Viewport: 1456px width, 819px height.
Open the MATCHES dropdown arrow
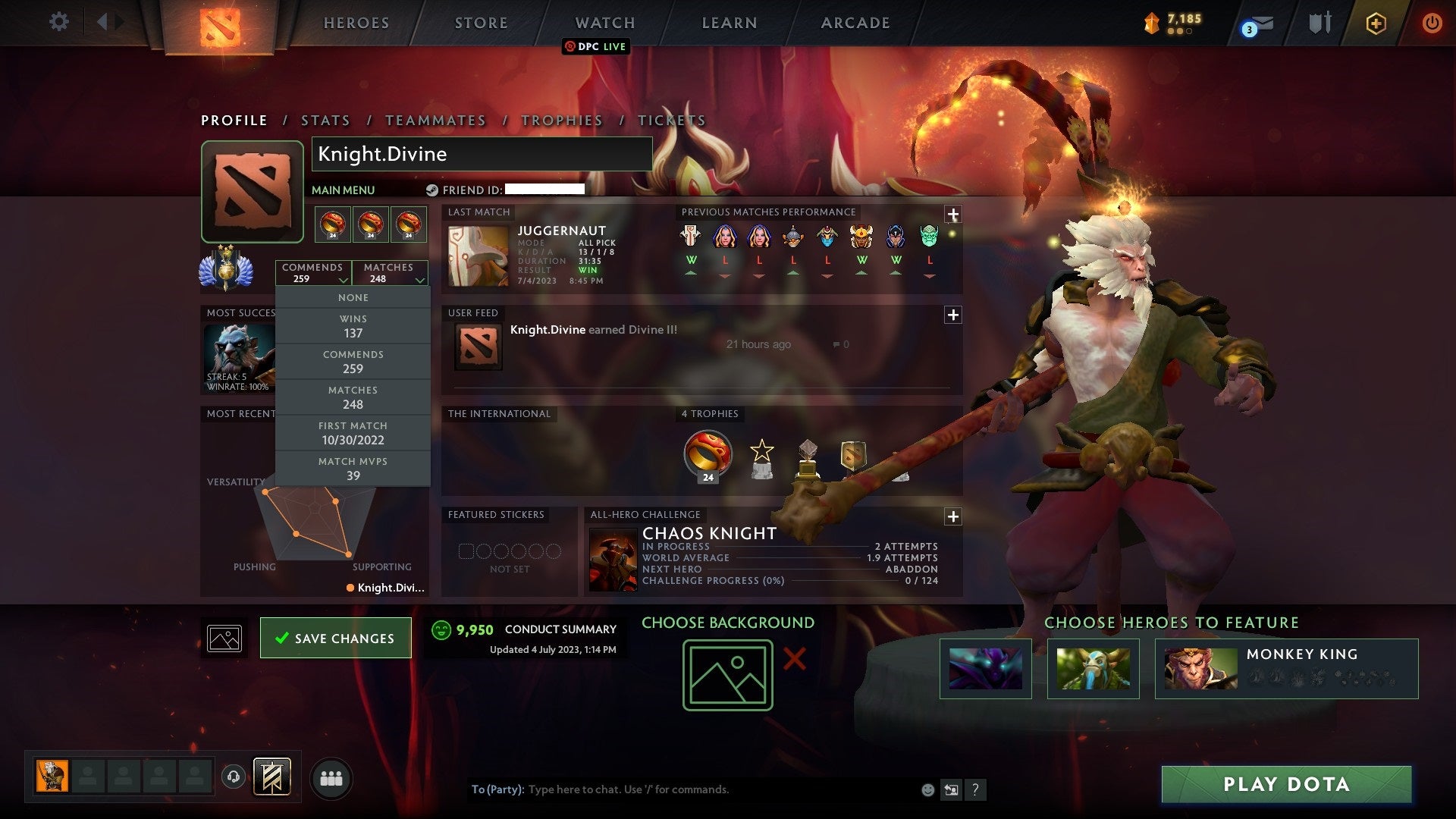[x=419, y=279]
